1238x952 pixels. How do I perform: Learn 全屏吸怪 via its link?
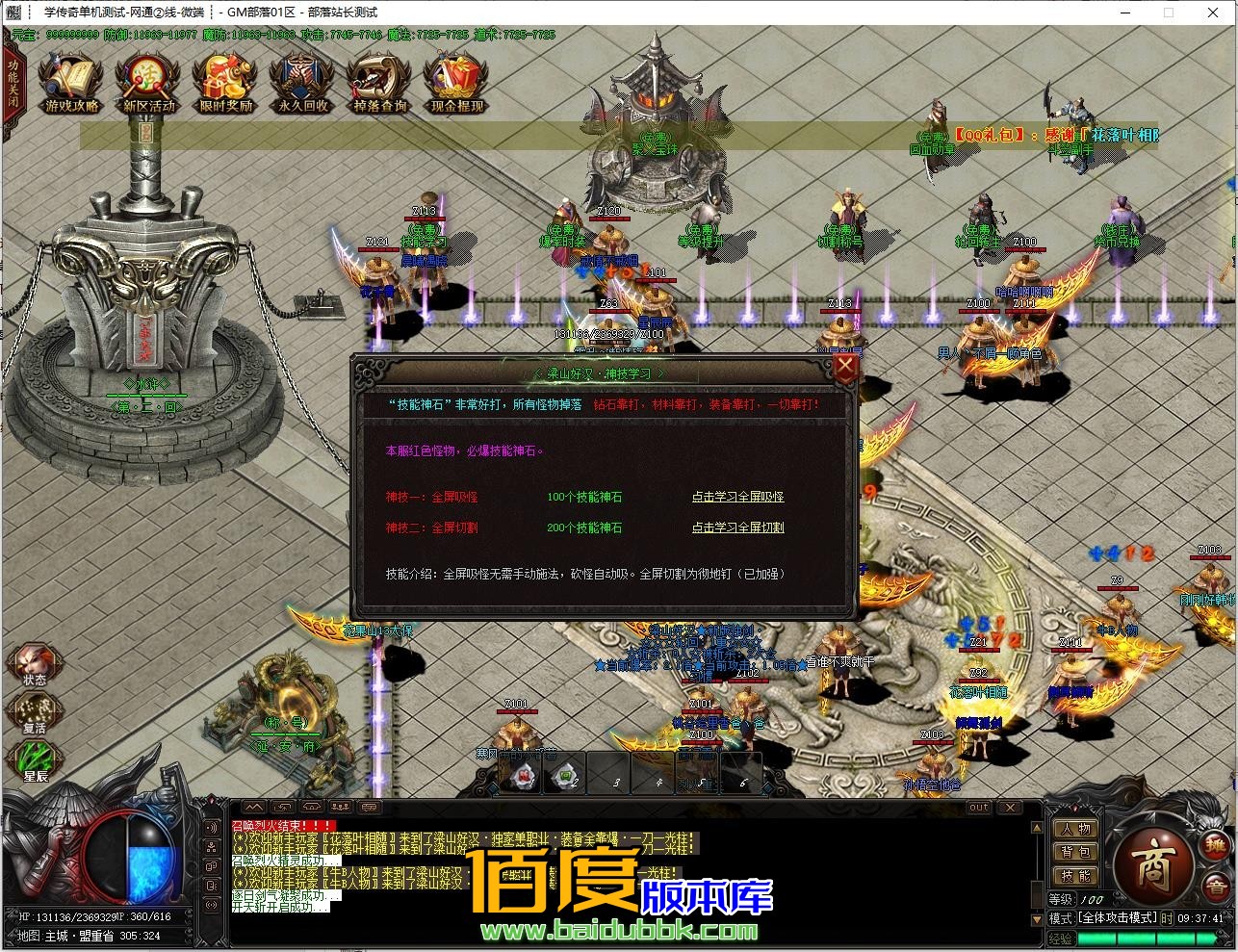tap(737, 497)
